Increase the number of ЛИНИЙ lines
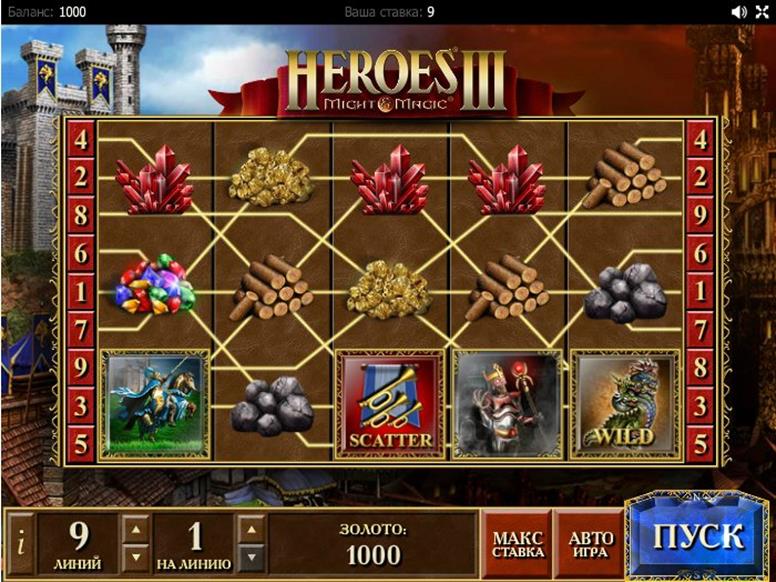This screenshot has width=776, height=582. tap(136, 530)
